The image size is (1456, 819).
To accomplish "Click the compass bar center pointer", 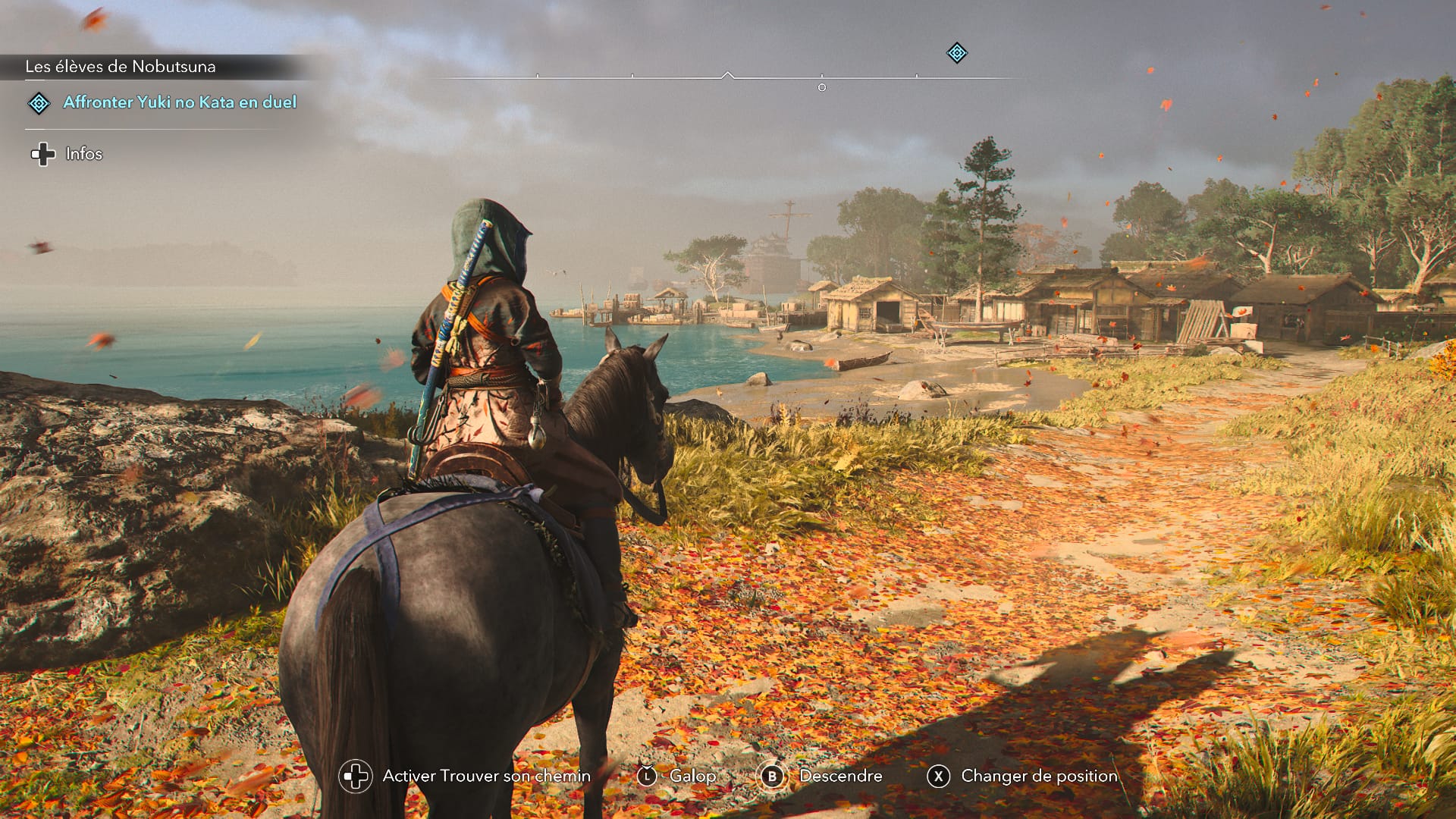I will [x=728, y=75].
